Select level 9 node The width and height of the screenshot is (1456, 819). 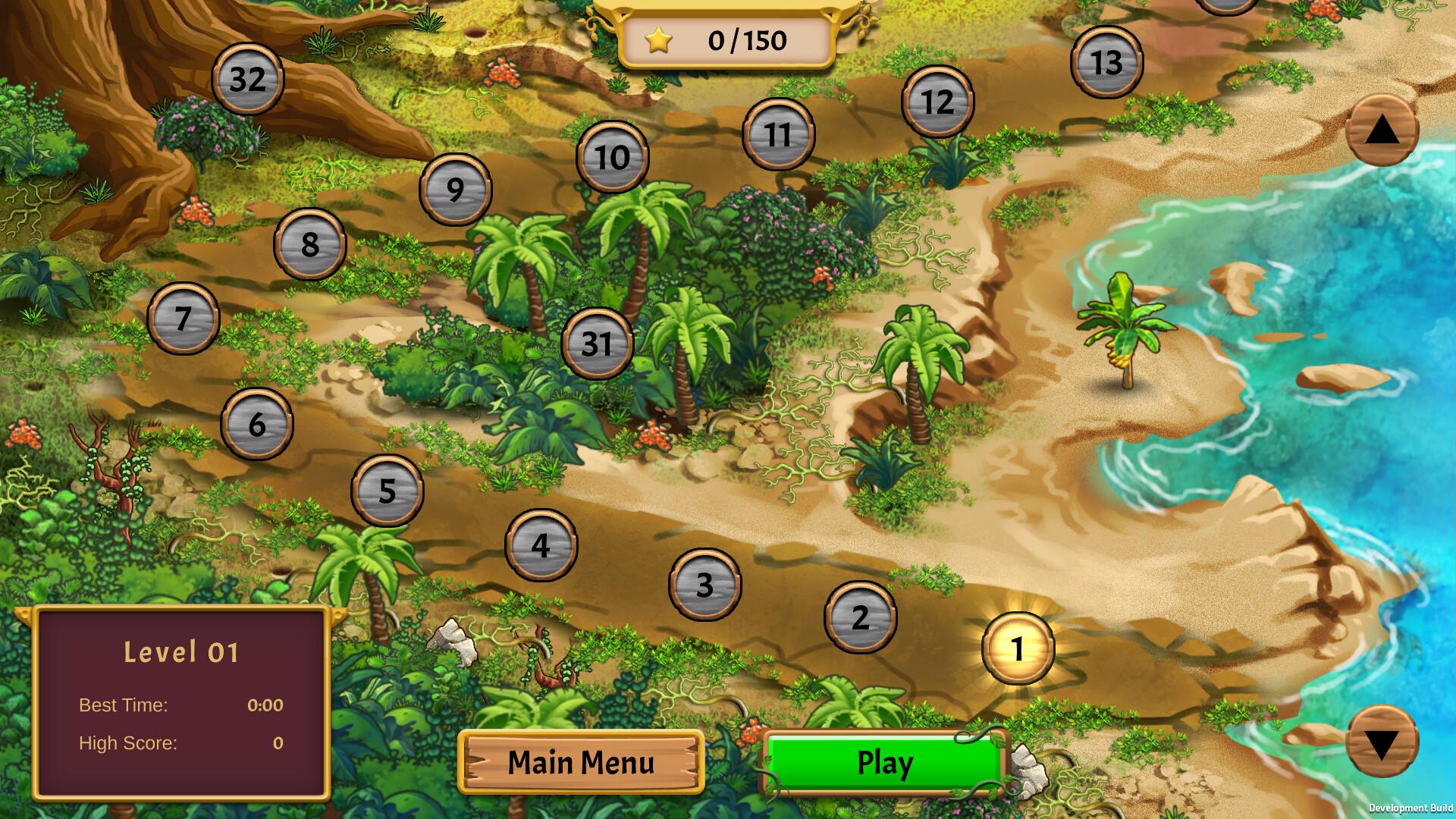[454, 190]
